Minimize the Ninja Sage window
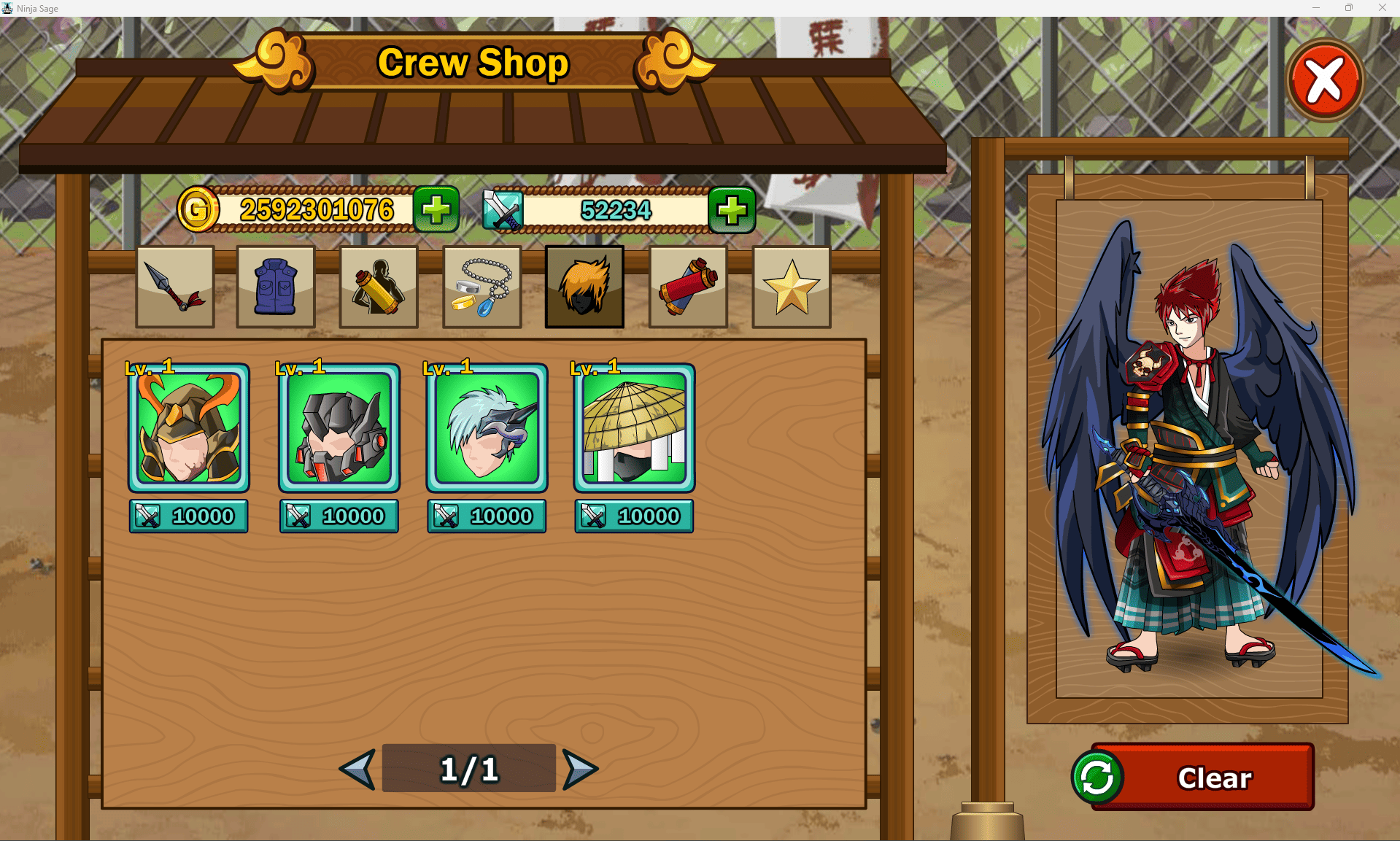This screenshot has height=841, width=1400. click(1316, 8)
